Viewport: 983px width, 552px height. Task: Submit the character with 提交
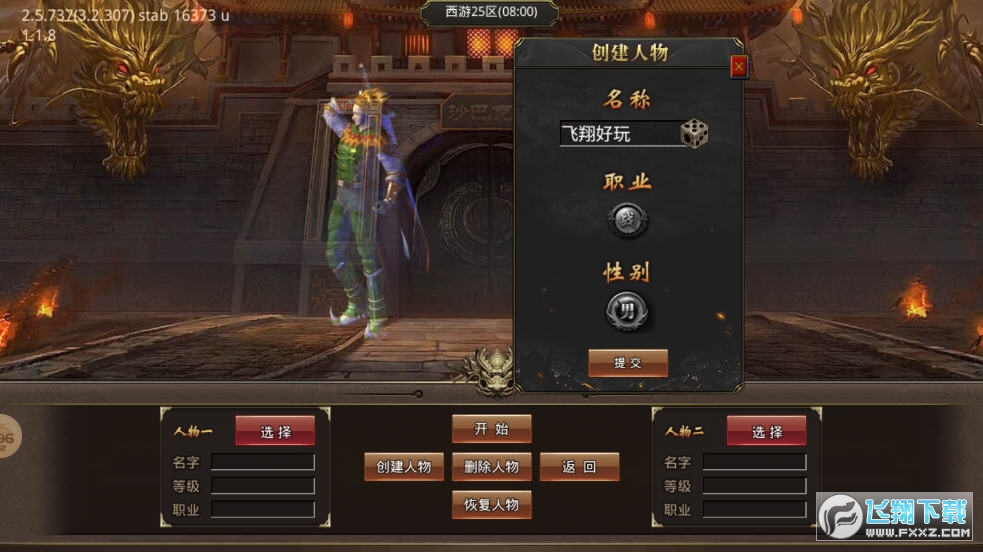[x=628, y=363]
